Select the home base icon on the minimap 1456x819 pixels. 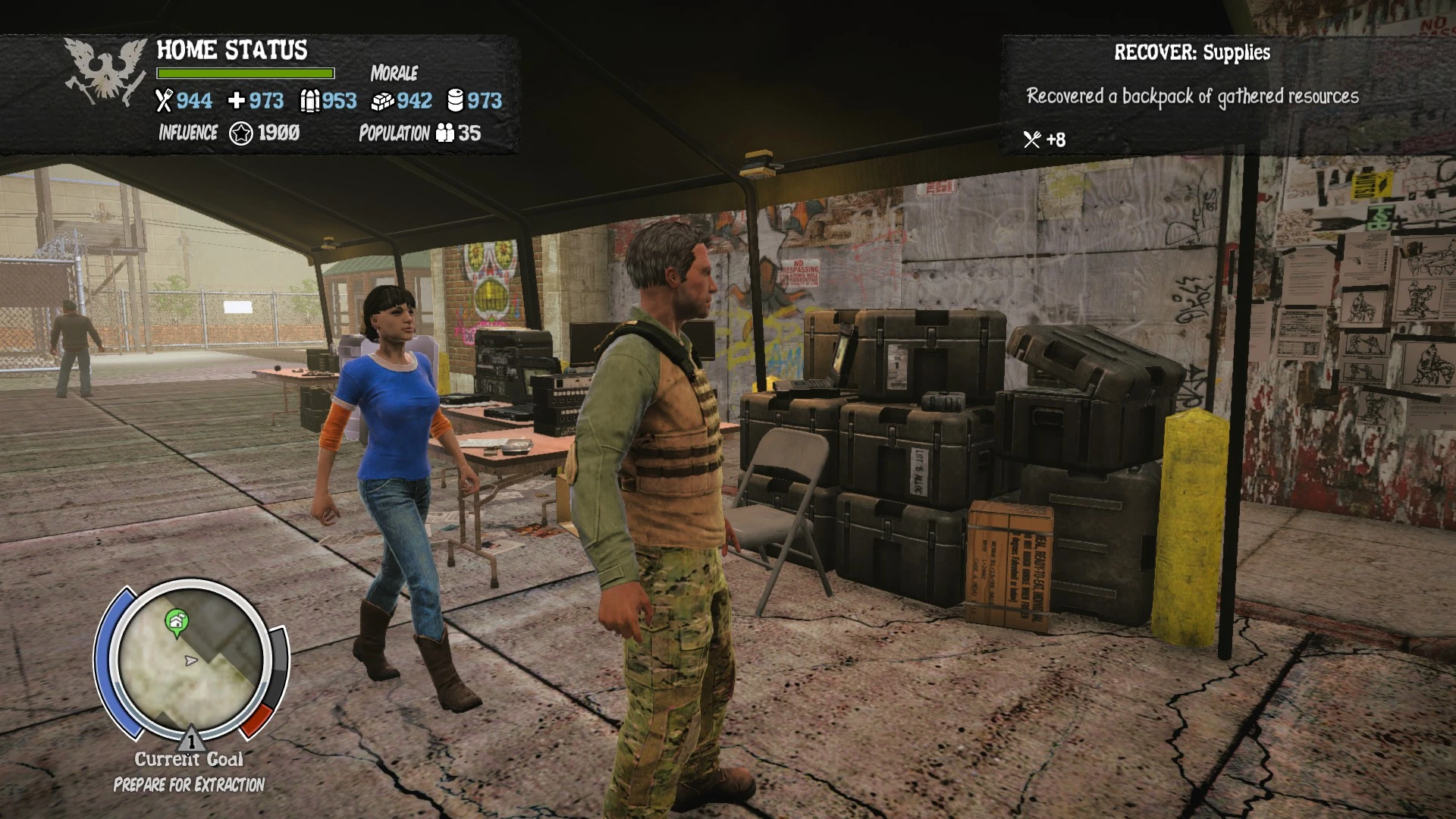(176, 620)
